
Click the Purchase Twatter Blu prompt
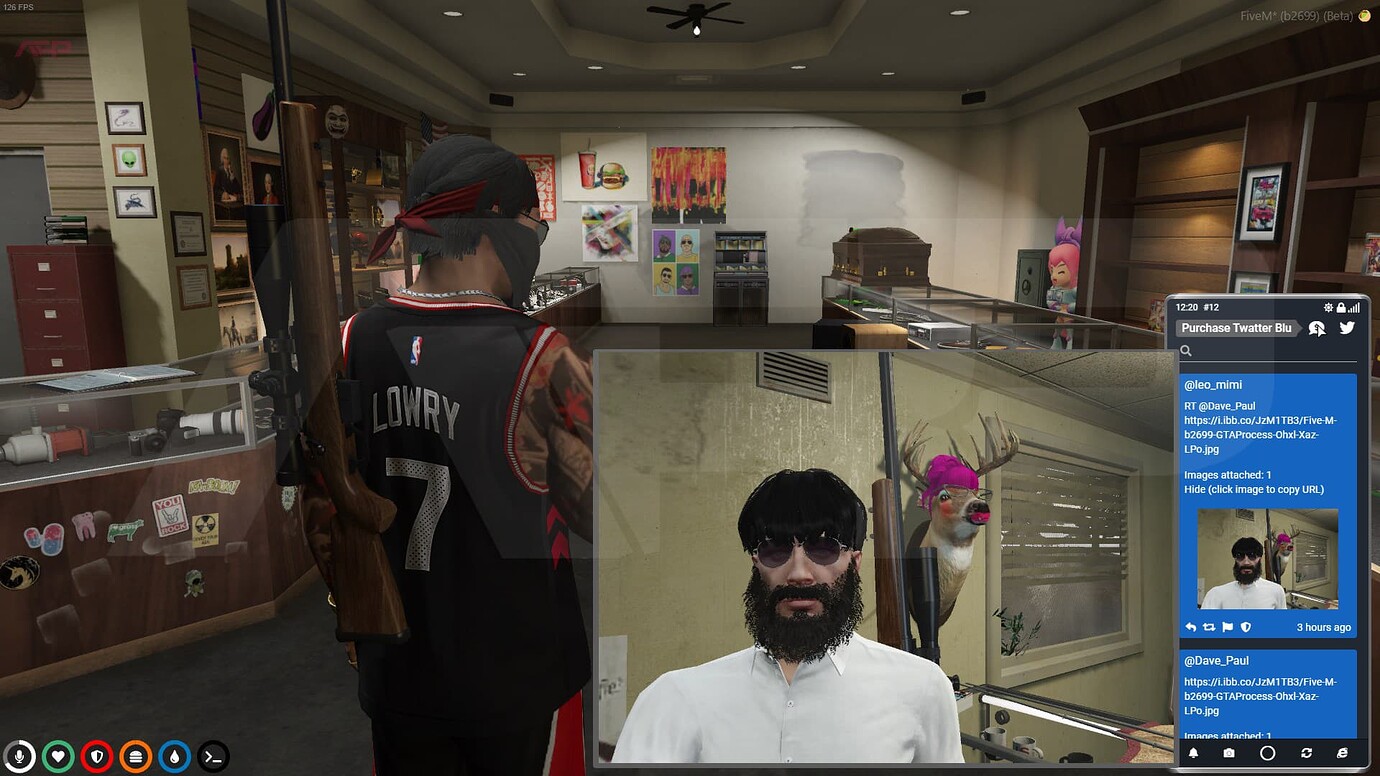point(1236,328)
